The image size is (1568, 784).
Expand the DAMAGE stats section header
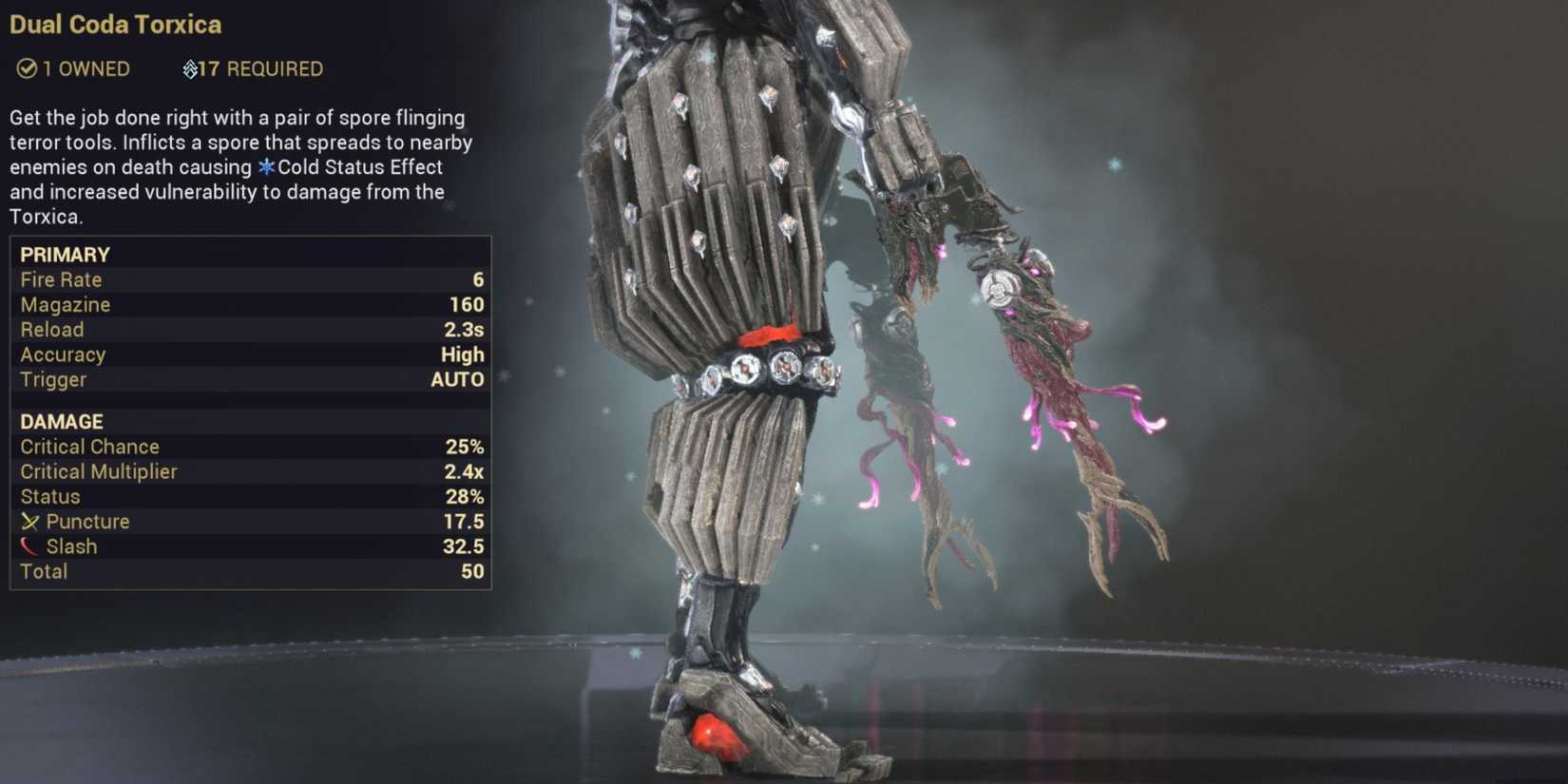(61, 421)
